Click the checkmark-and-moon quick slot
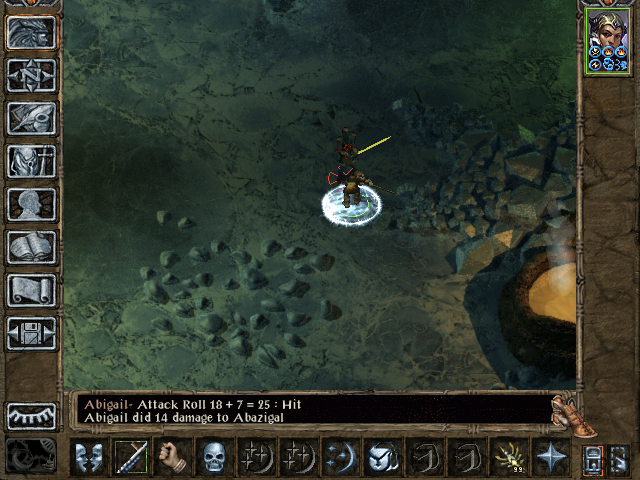 pyautogui.click(x=383, y=458)
